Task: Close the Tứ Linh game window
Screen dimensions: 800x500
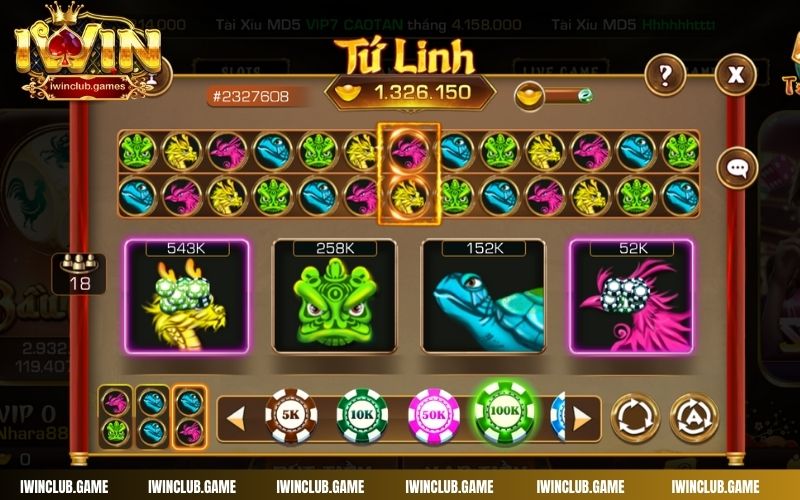Action: click(x=736, y=73)
